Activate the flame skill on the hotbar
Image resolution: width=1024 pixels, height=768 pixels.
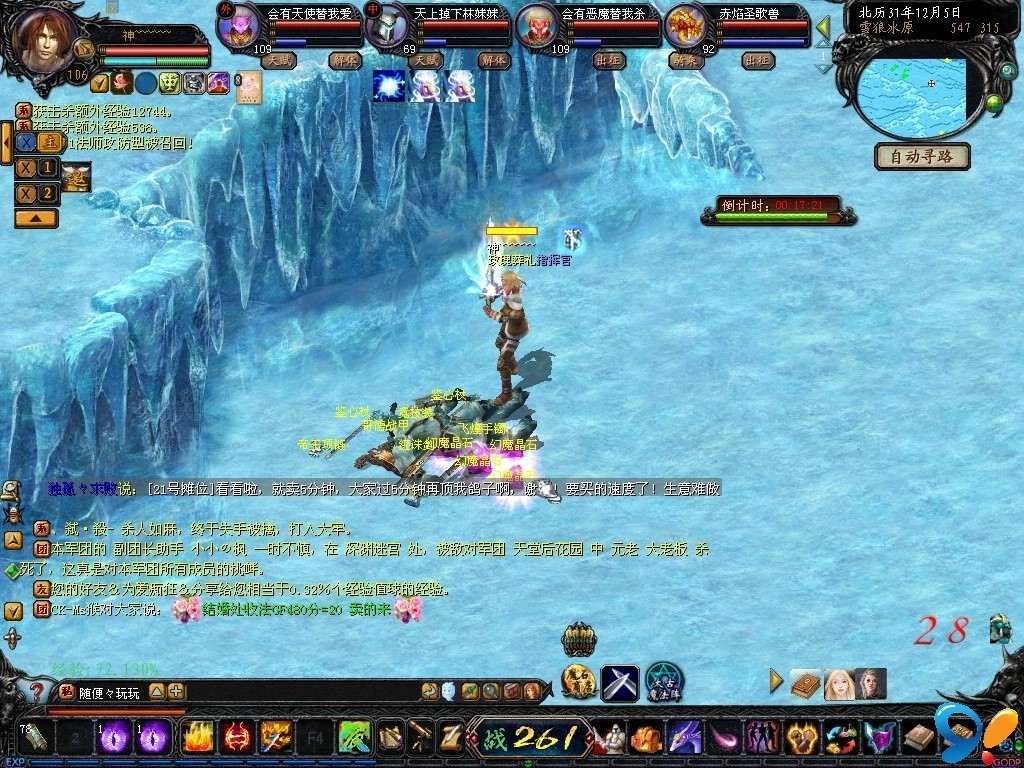point(195,738)
